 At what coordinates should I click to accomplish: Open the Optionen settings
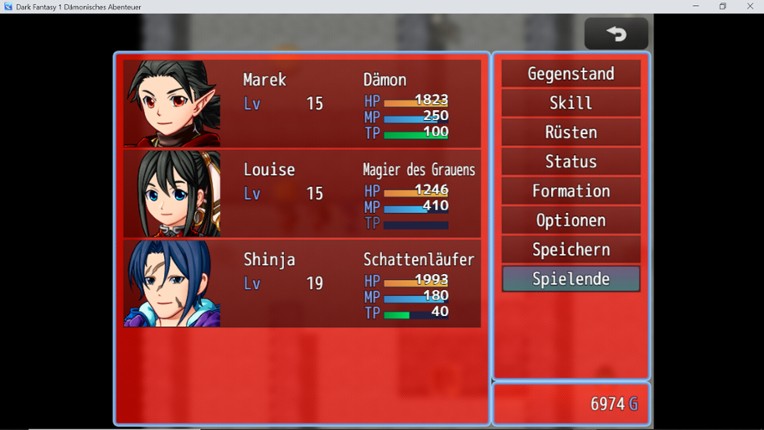click(571, 220)
